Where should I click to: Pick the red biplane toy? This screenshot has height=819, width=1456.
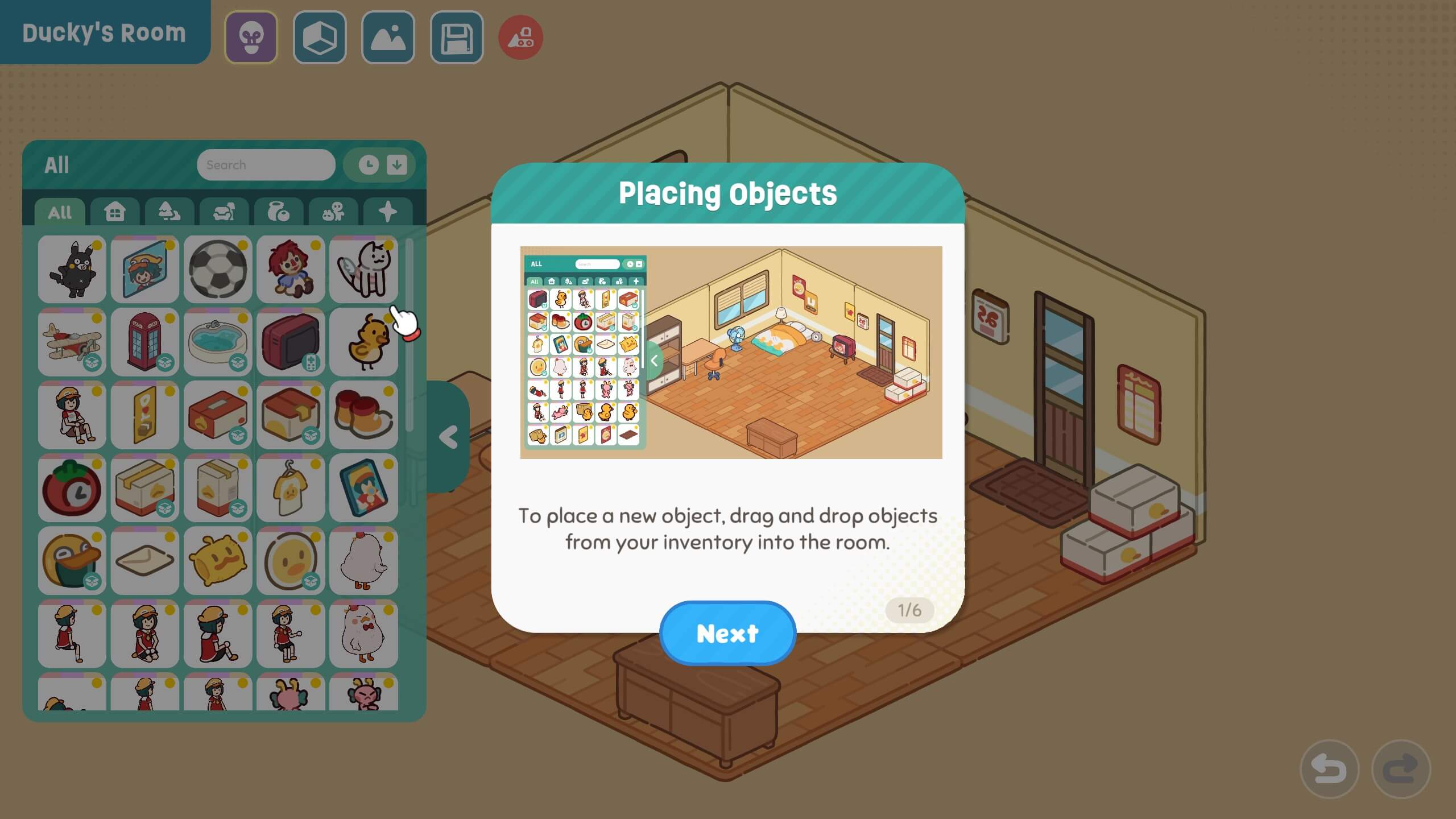click(x=72, y=342)
